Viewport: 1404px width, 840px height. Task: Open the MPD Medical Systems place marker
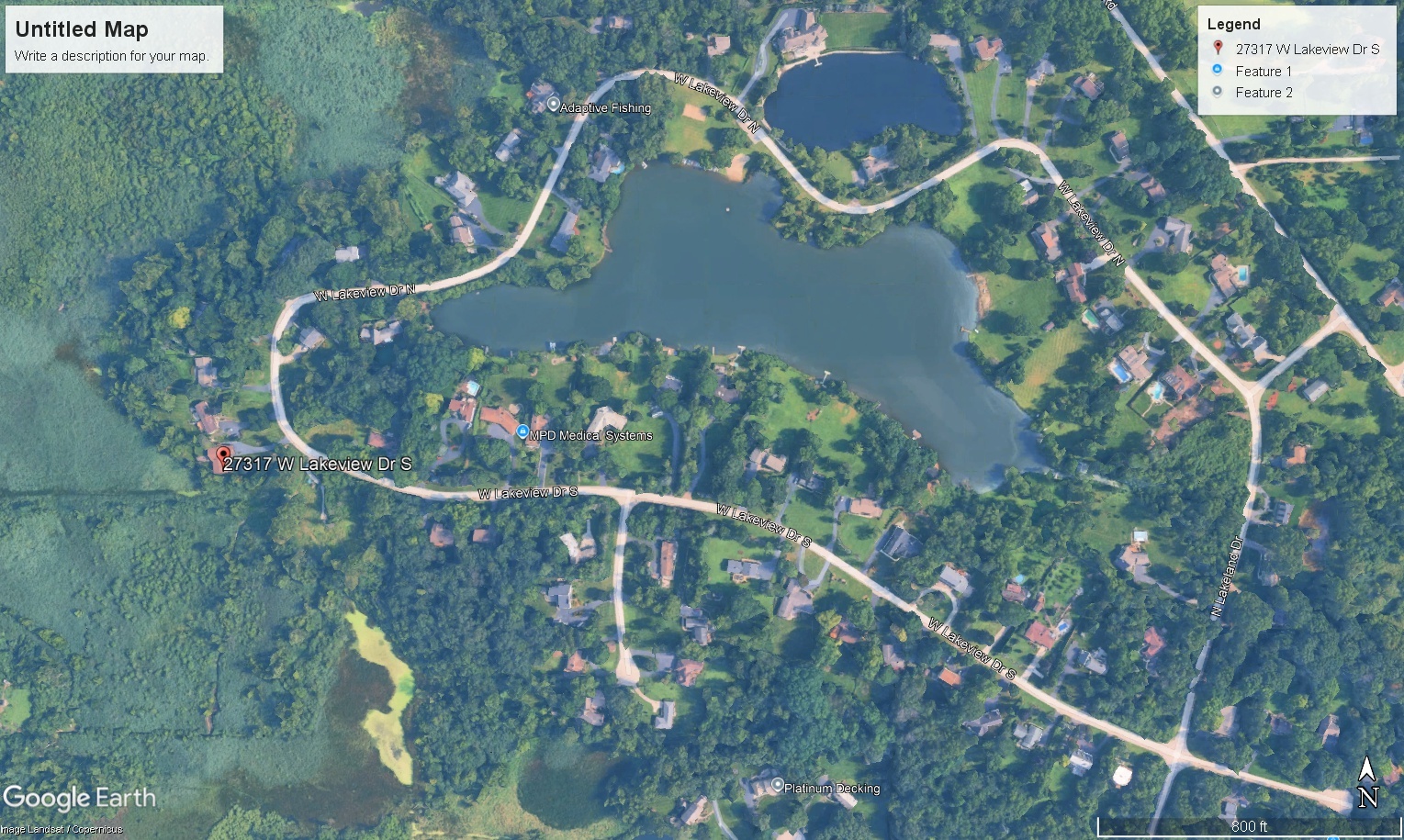tap(522, 432)
